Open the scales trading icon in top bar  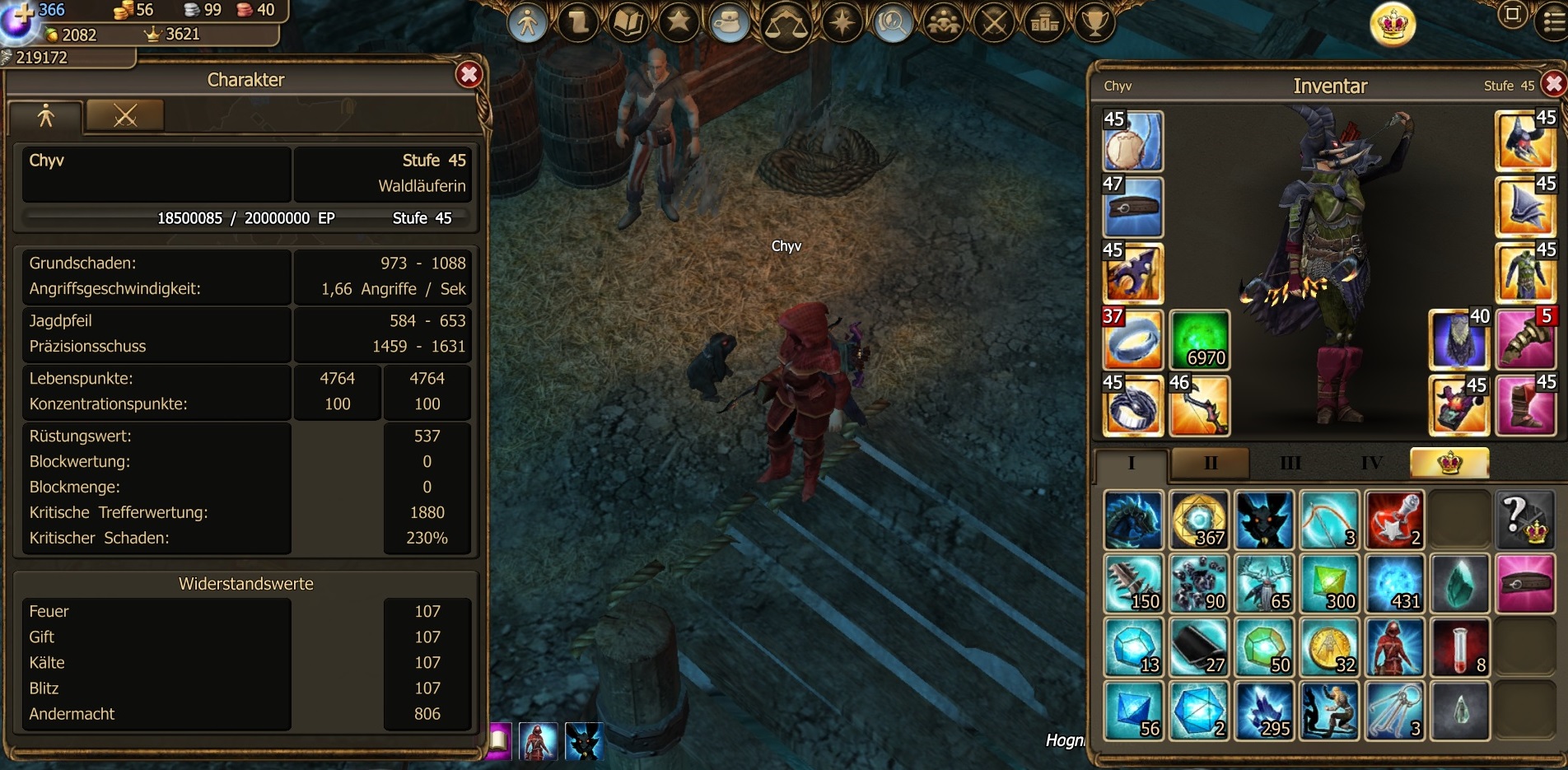pos(785,25)
